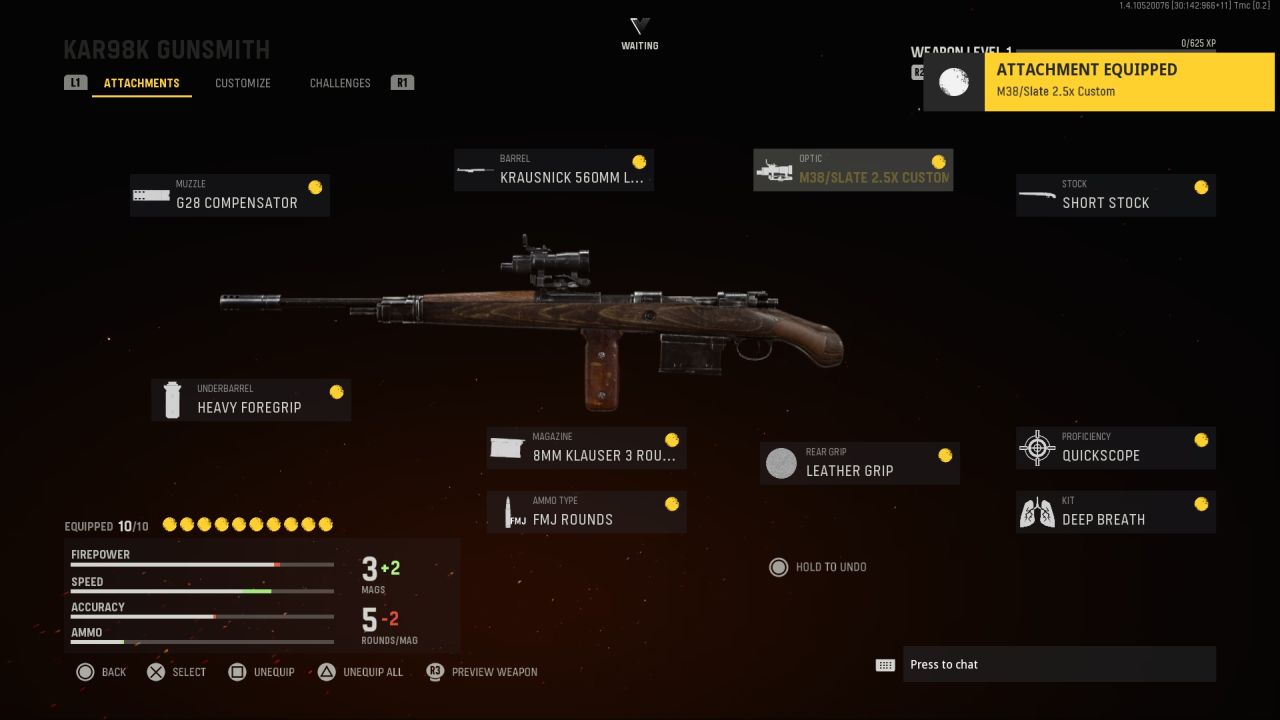Viewport: 1280px width, 720px height.
Task: Click the keyboard icon beside the chat field
Action: click(x=885, y=663)
